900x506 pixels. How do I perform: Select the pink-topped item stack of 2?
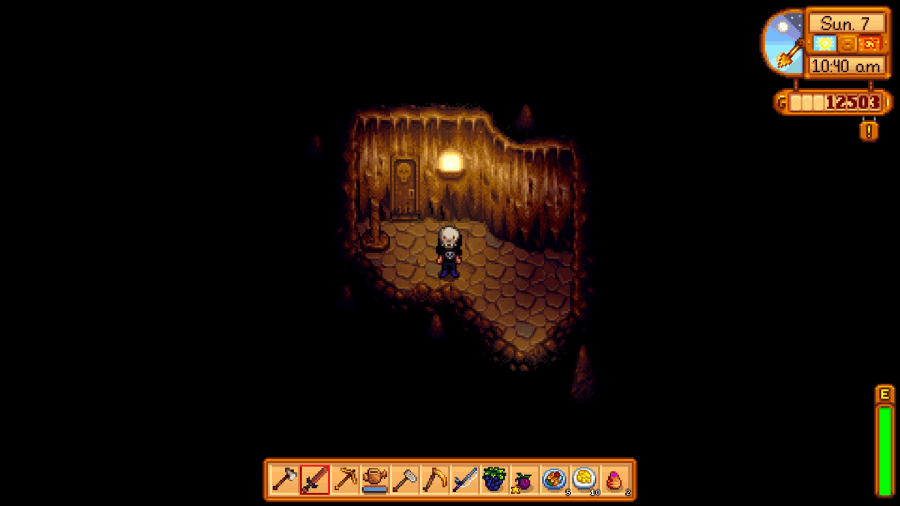pyautogui.click(x=614, y=479)
